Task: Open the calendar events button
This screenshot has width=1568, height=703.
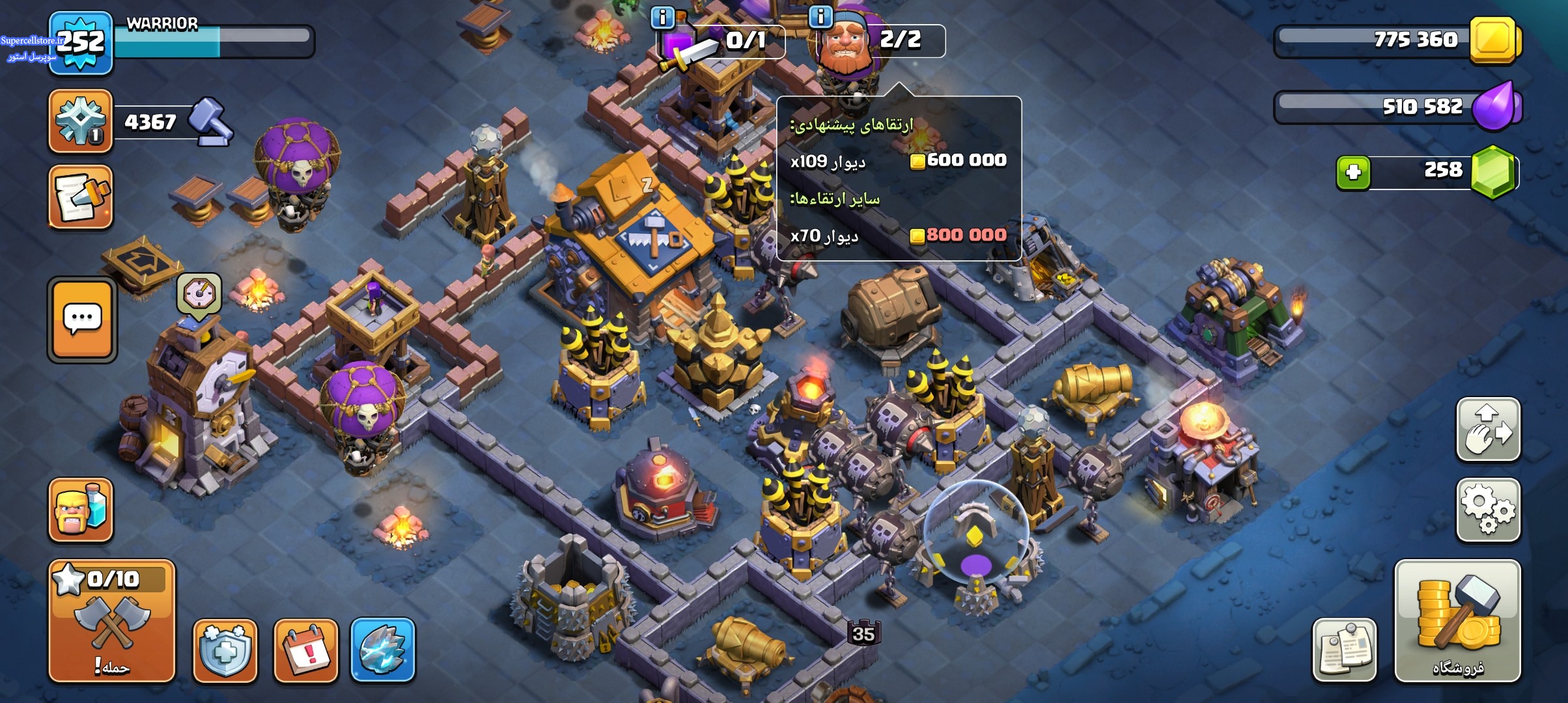Action: [305, 650]
